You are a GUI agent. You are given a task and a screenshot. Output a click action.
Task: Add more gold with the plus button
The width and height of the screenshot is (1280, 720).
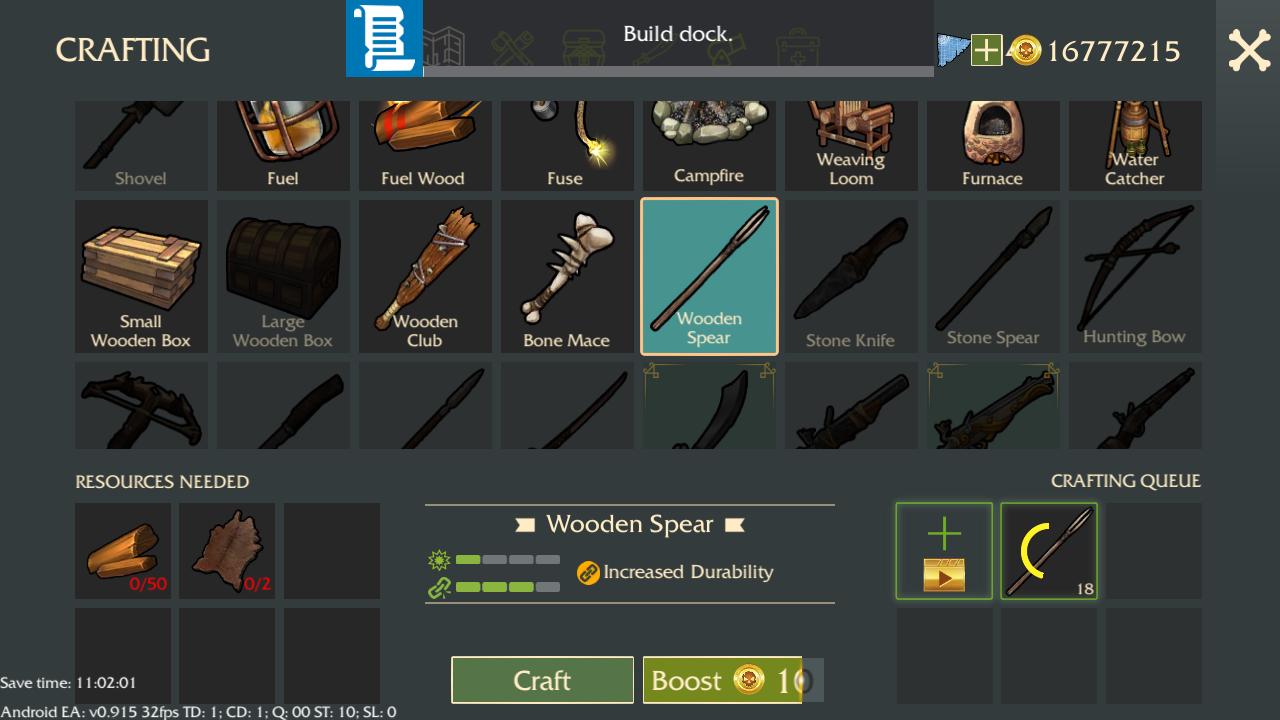click(x=986, y=50)
